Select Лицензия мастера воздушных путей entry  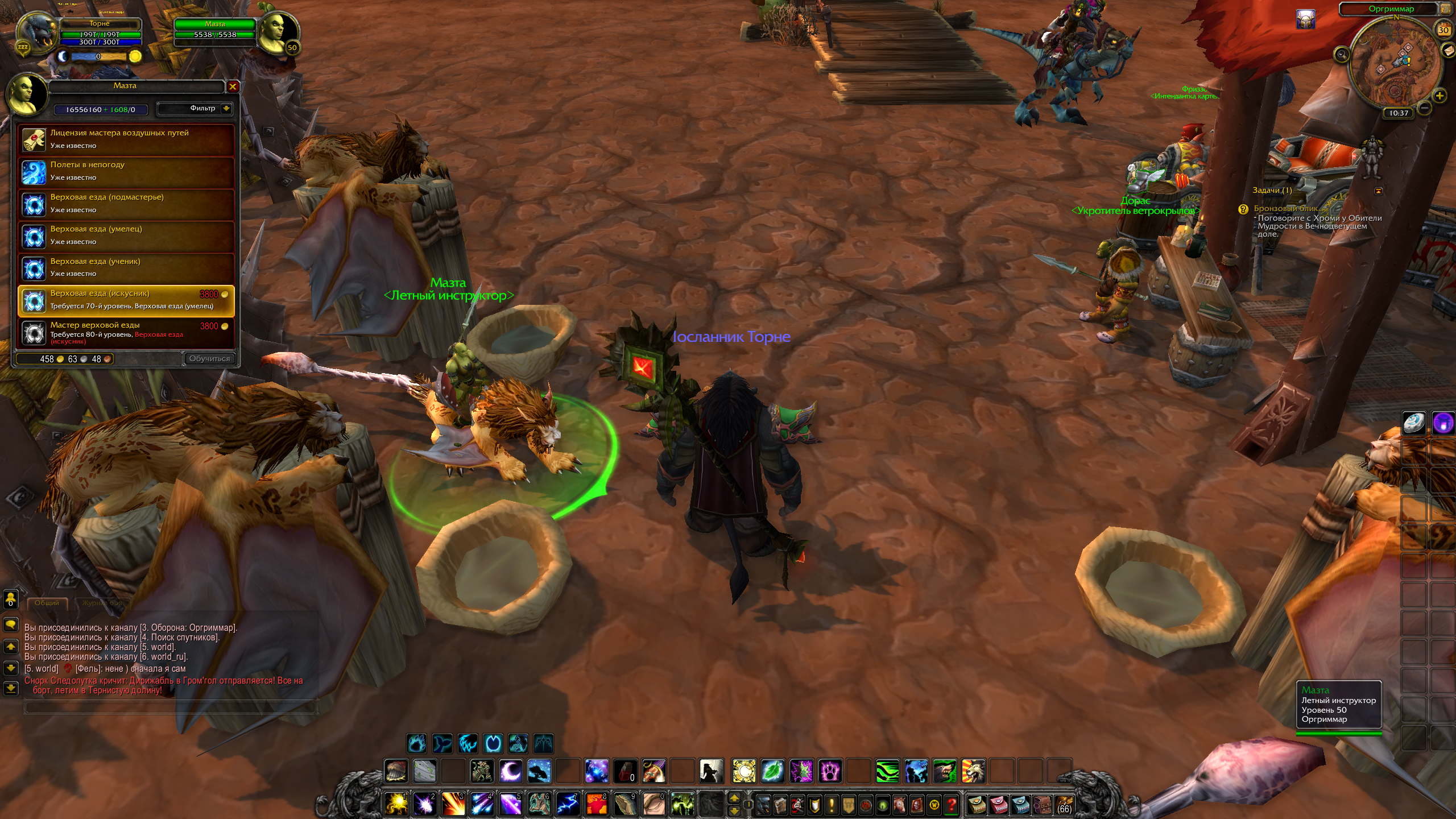[x=126, y=139]
